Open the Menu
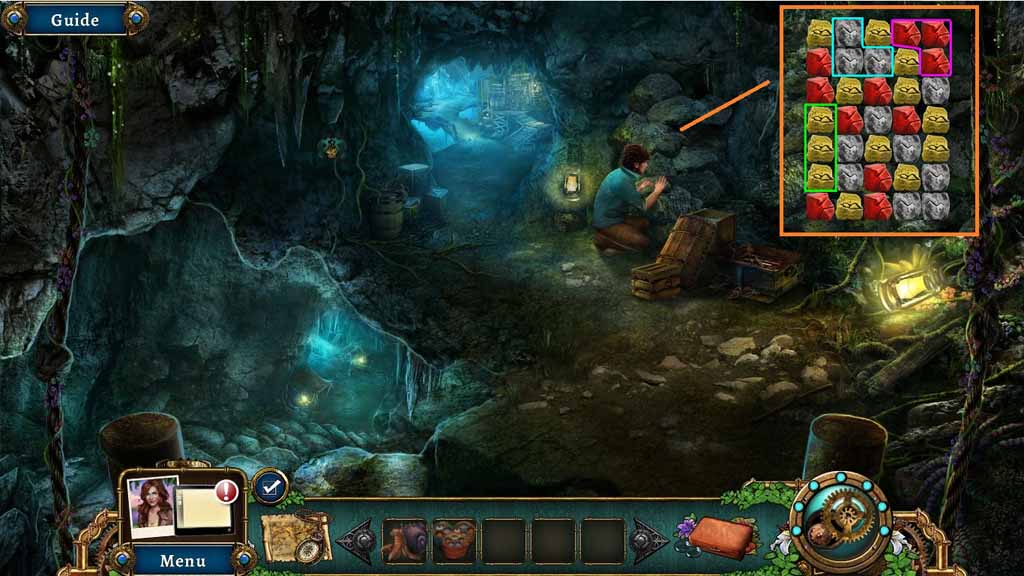Screen dimensions: 1024x576 182,560
